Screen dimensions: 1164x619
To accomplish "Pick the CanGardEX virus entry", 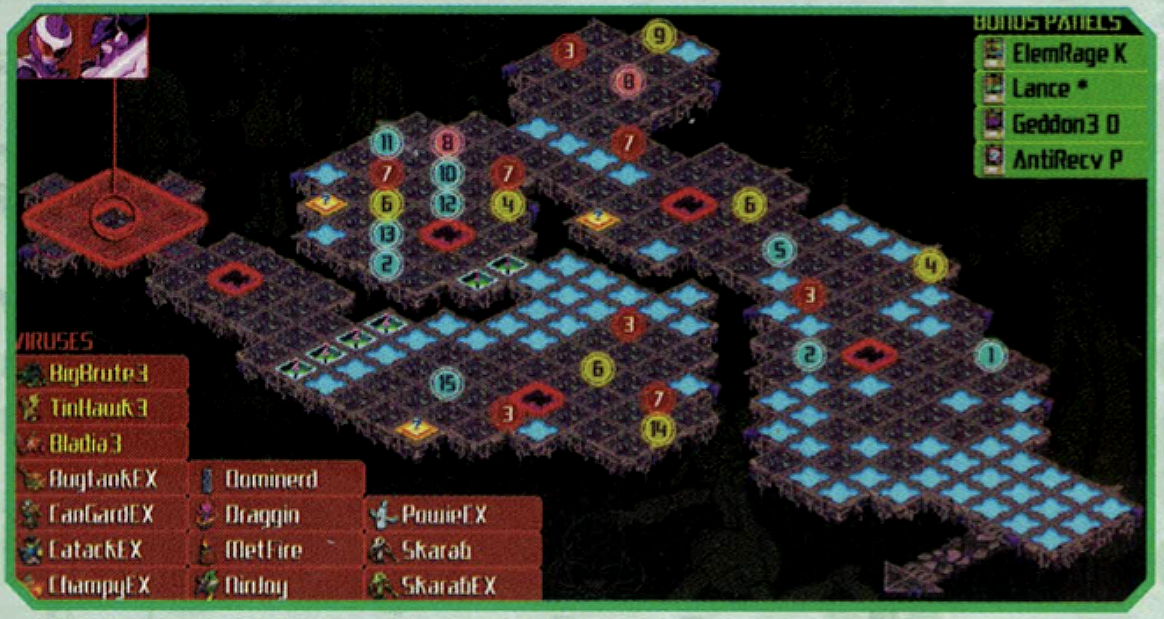I will pos(102,514).
